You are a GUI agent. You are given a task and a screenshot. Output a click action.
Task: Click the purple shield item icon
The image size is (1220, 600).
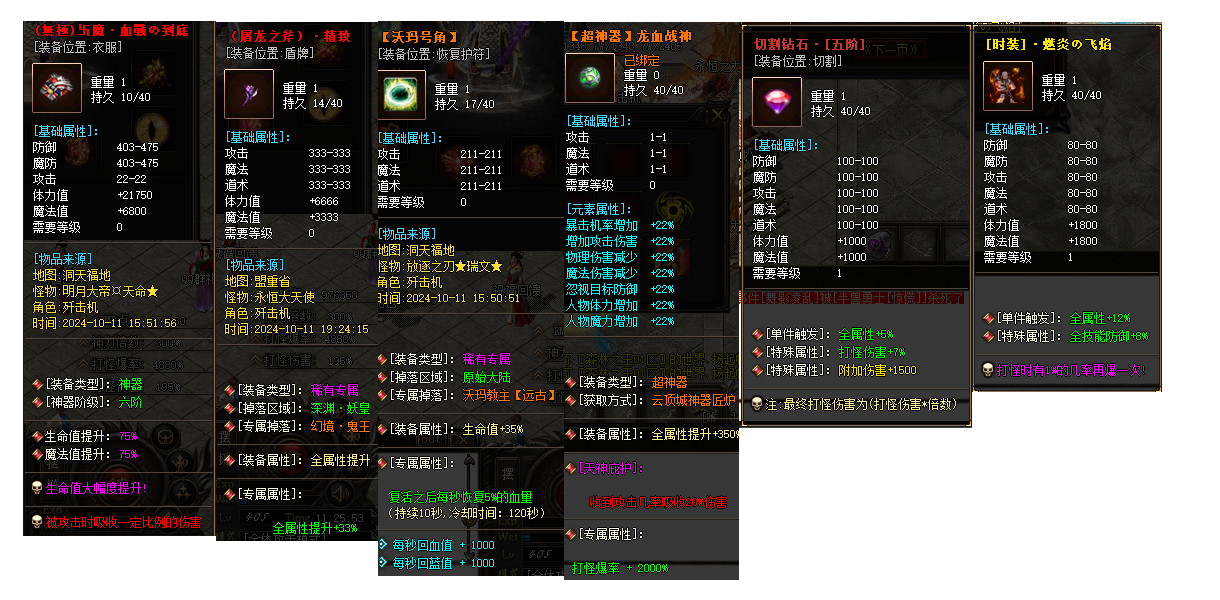[x=249, y=94]
